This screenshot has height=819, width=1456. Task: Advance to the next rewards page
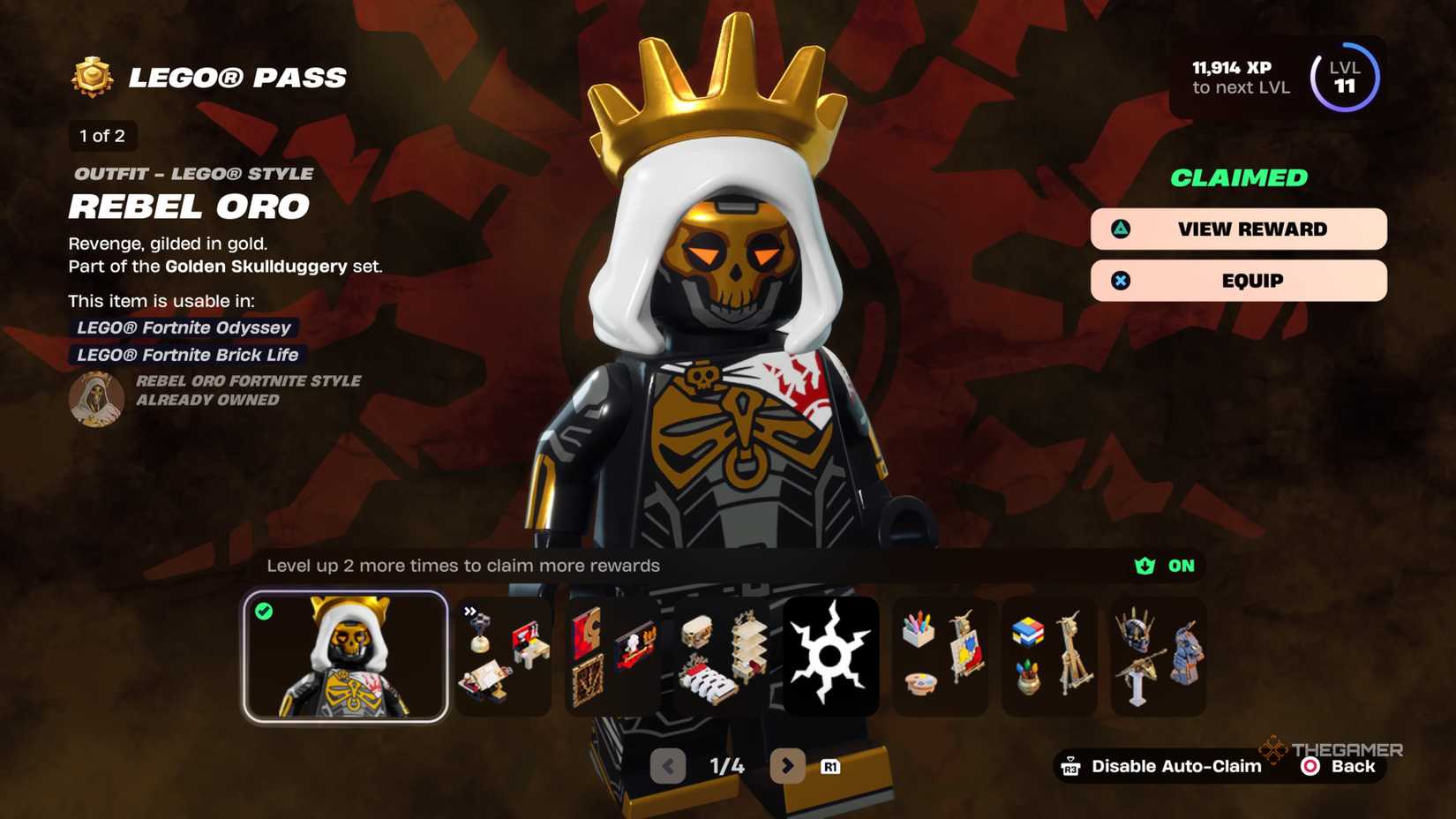[x=788, y=766]
